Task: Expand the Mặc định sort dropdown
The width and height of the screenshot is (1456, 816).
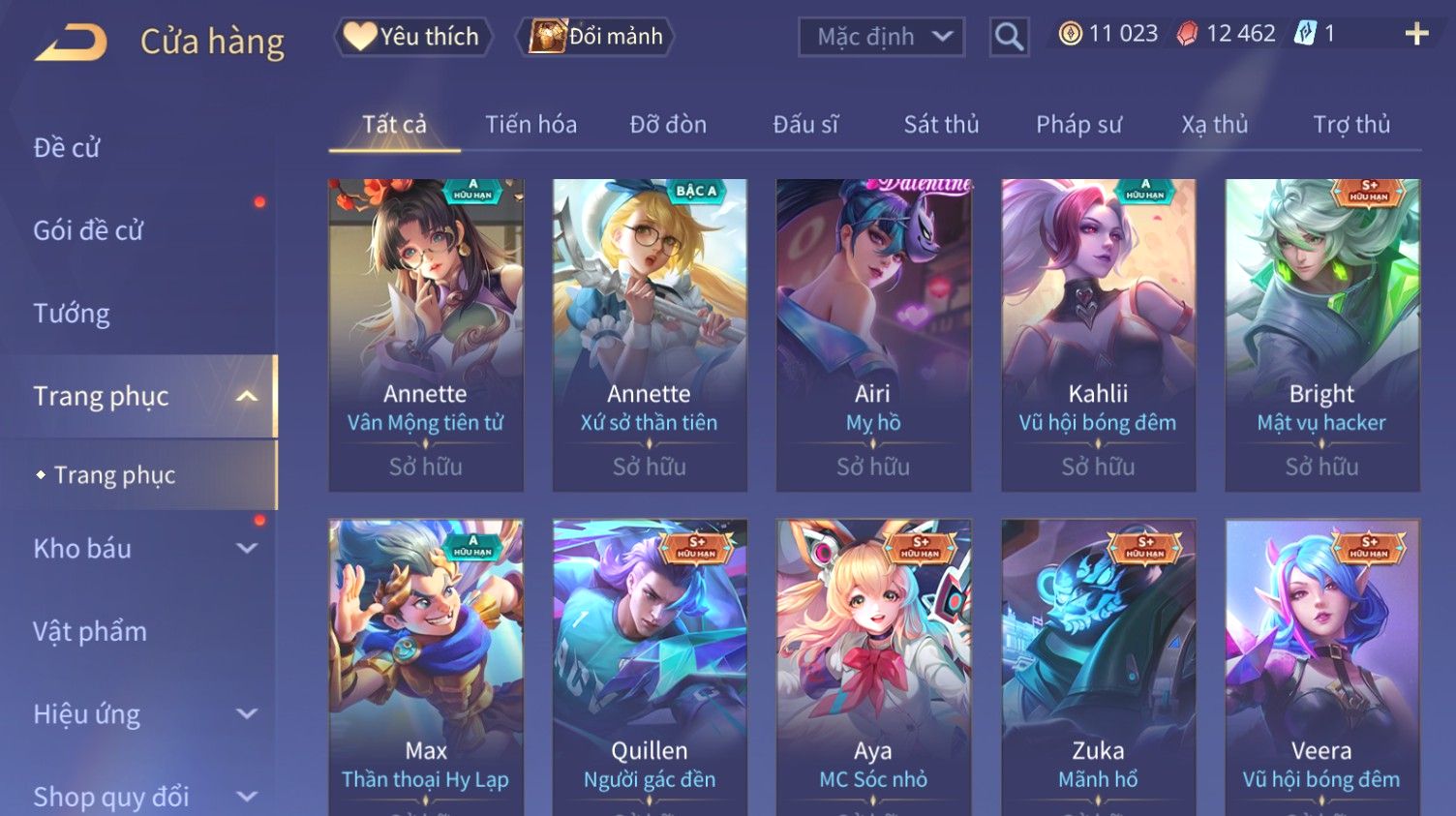Action: [881, 37]
